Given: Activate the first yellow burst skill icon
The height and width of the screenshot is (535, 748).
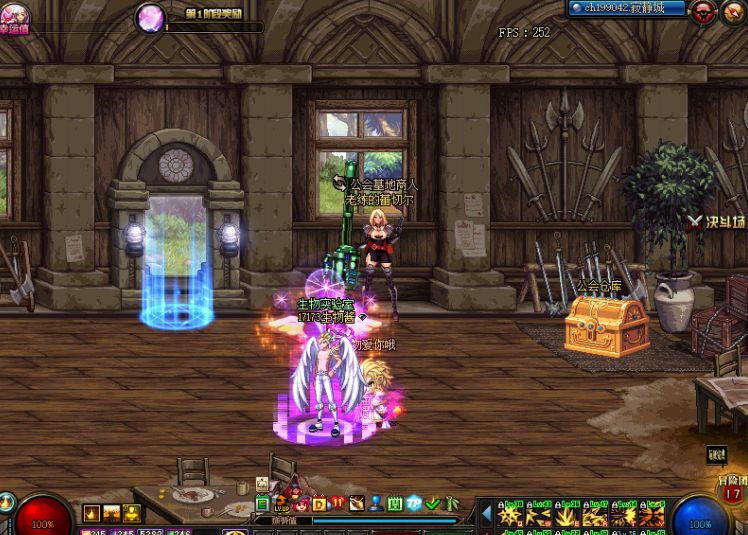Looking at the screenshot, I should point(511,516).
